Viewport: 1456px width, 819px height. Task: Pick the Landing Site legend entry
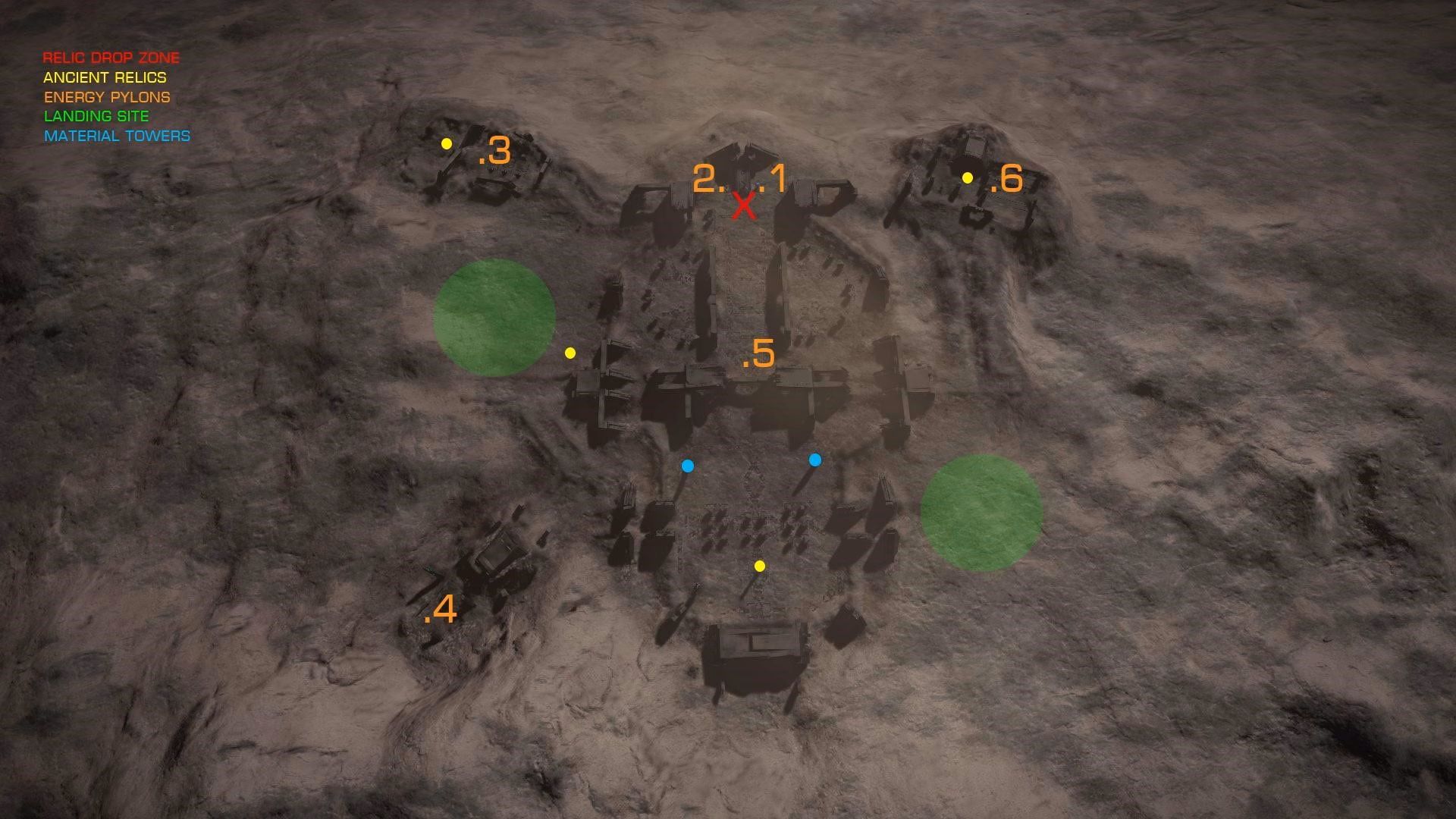(x=96, y=116)
